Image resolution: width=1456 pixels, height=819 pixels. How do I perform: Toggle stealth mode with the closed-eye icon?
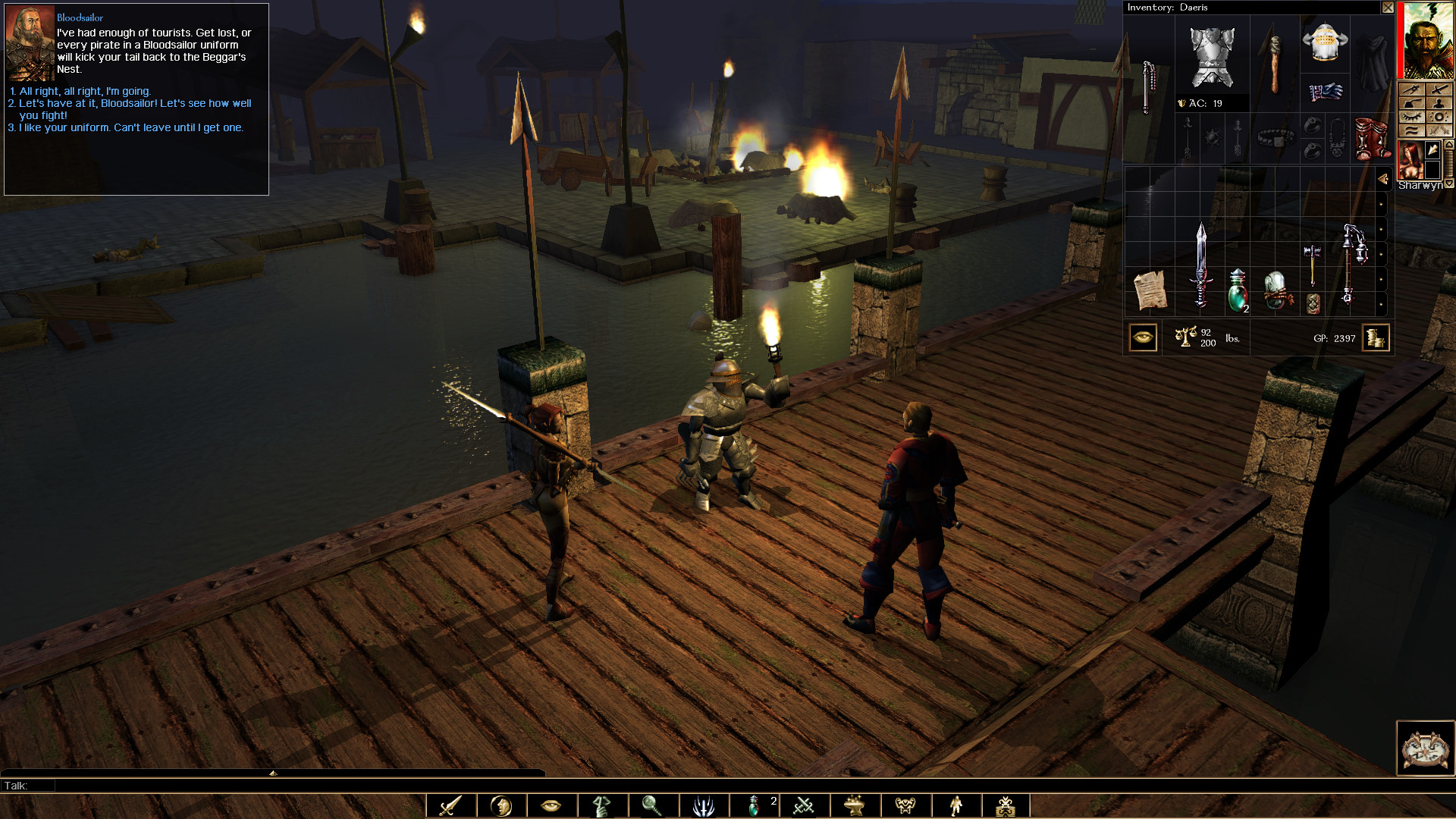(x=1412, y=116)
